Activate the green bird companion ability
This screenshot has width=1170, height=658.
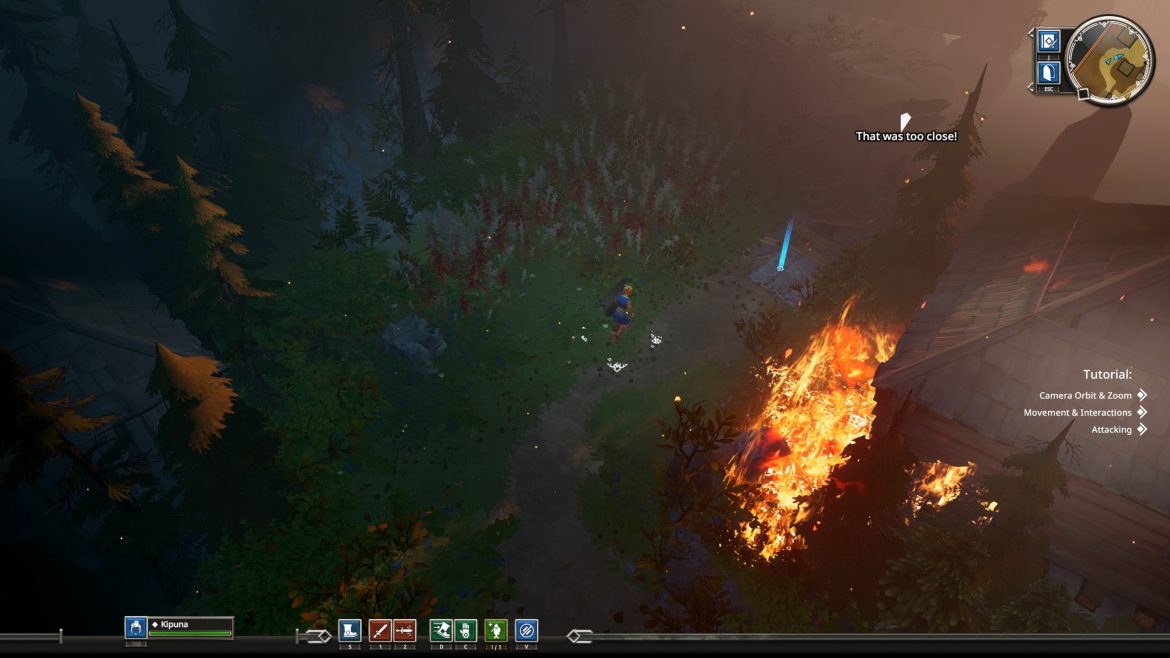pyautogui.click(x=496, y=630)
